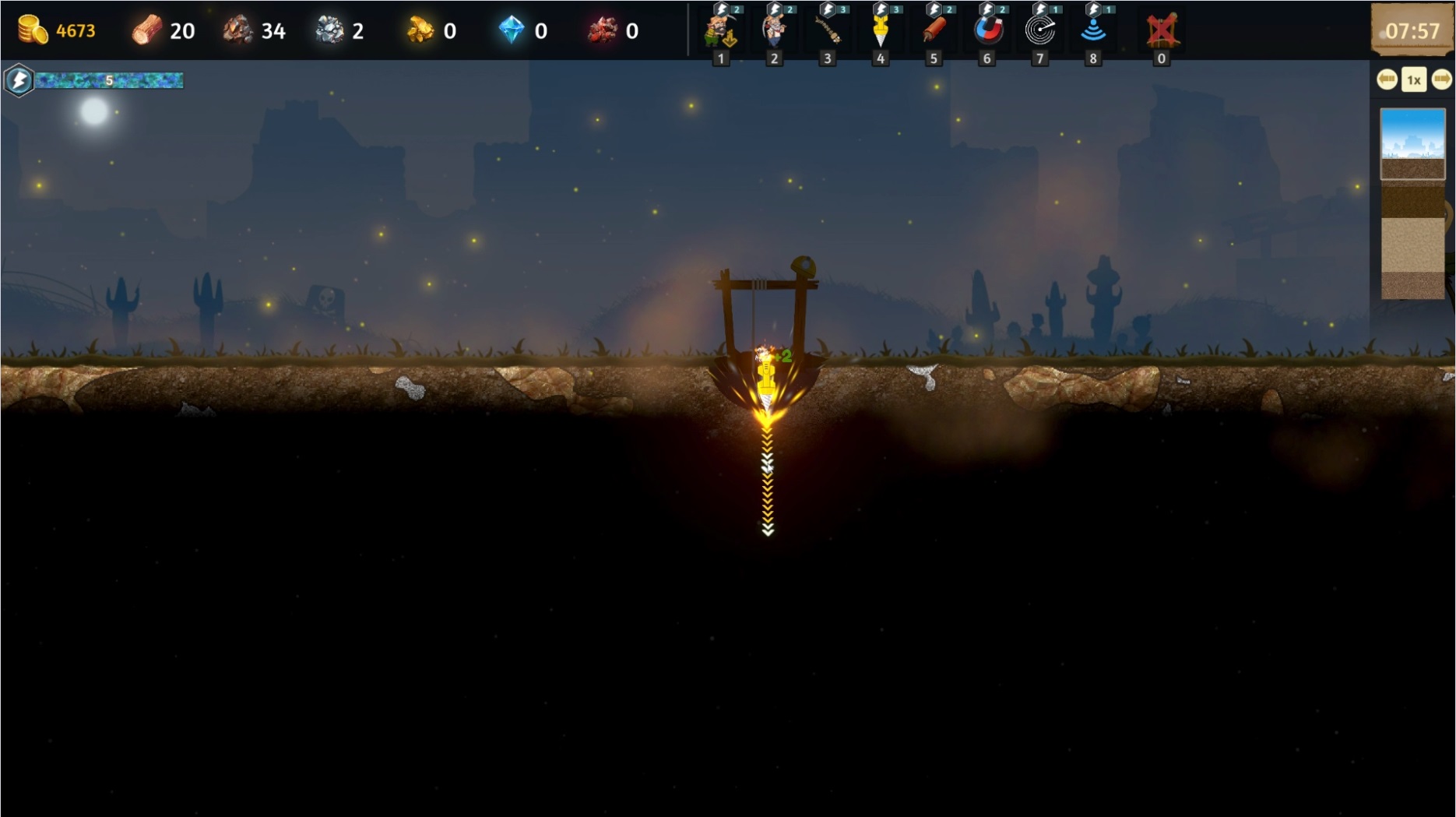The height and width of the screenshot is (817, 1456).
Task: Click the sandy layer on depth minimap
Action: 1412,245
